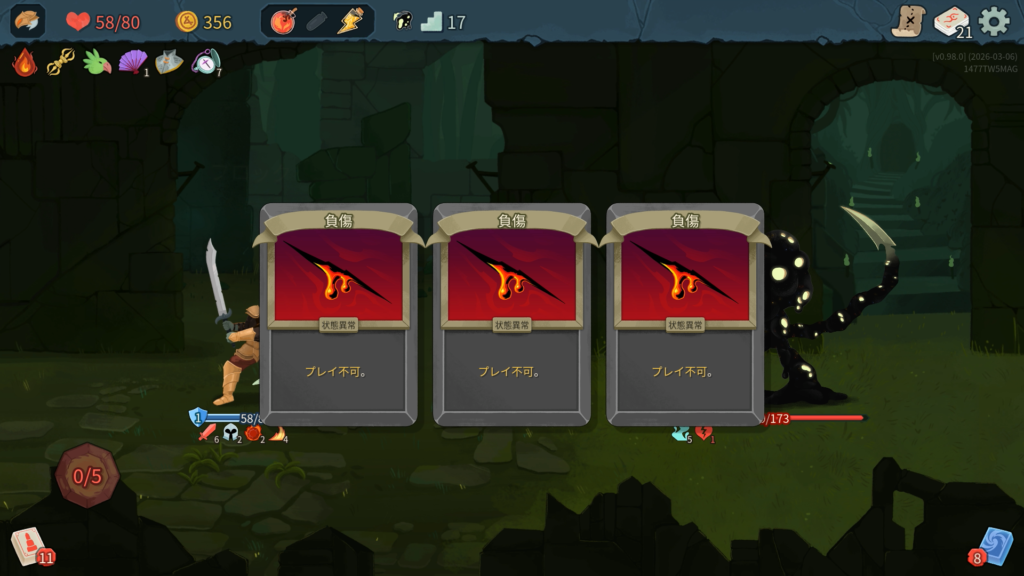The width and height of the screenshot is (1024, 576).
Task: Open the treasure map scroll
Action: click(908, 21)
